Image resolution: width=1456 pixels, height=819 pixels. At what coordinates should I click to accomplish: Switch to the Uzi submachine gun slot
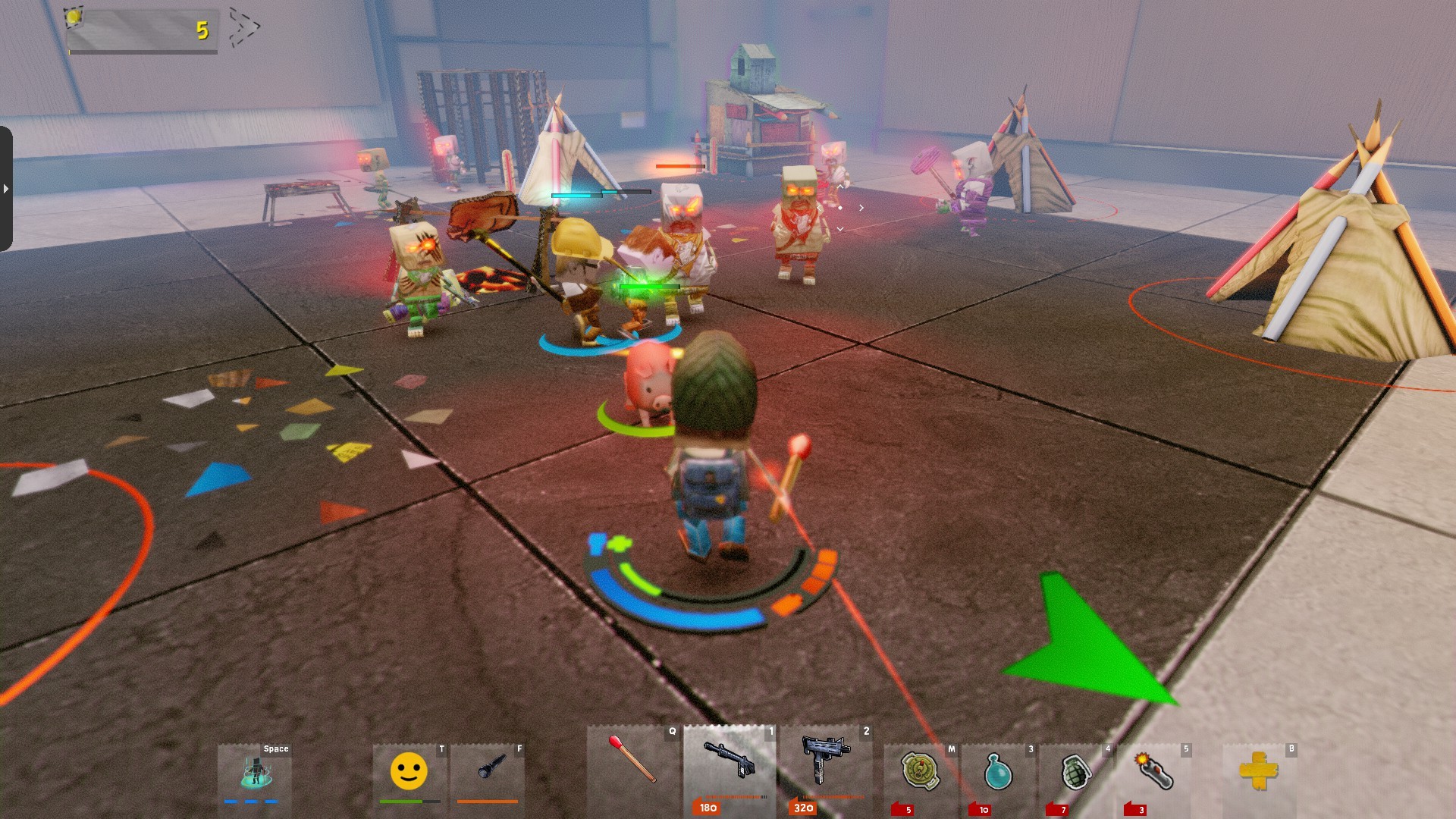point(825,762)
